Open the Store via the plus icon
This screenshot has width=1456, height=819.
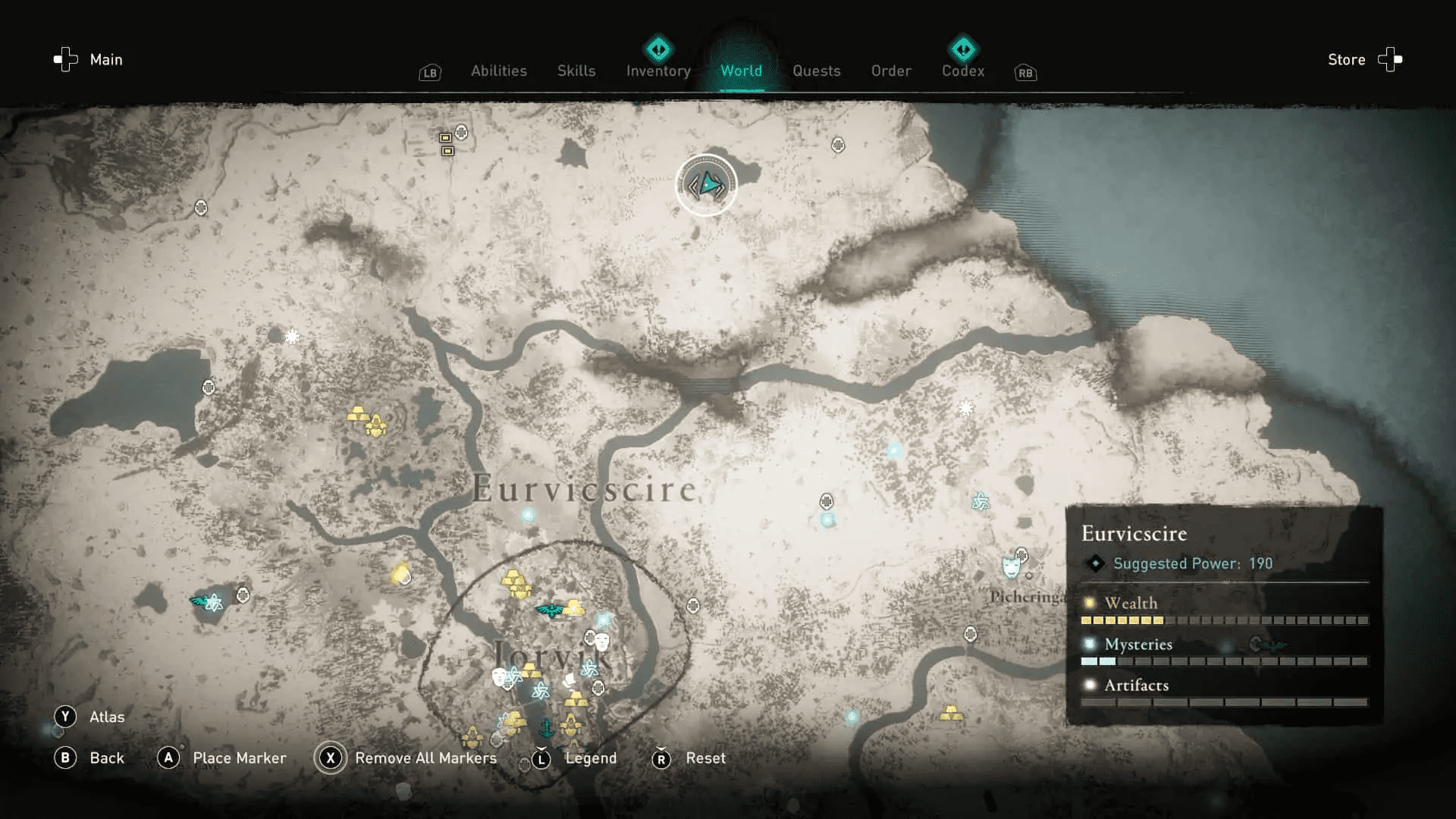(1390, 59)
